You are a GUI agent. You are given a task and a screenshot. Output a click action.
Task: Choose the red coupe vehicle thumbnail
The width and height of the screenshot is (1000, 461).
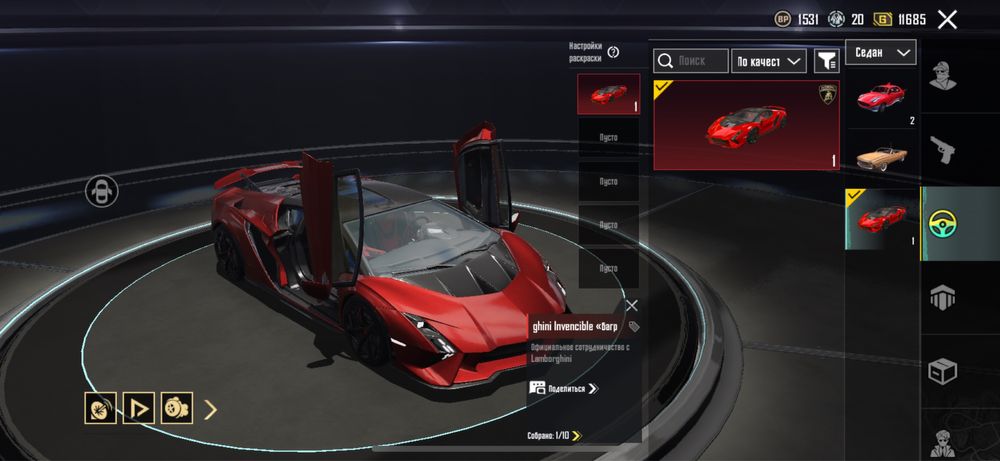pos(881,100)
